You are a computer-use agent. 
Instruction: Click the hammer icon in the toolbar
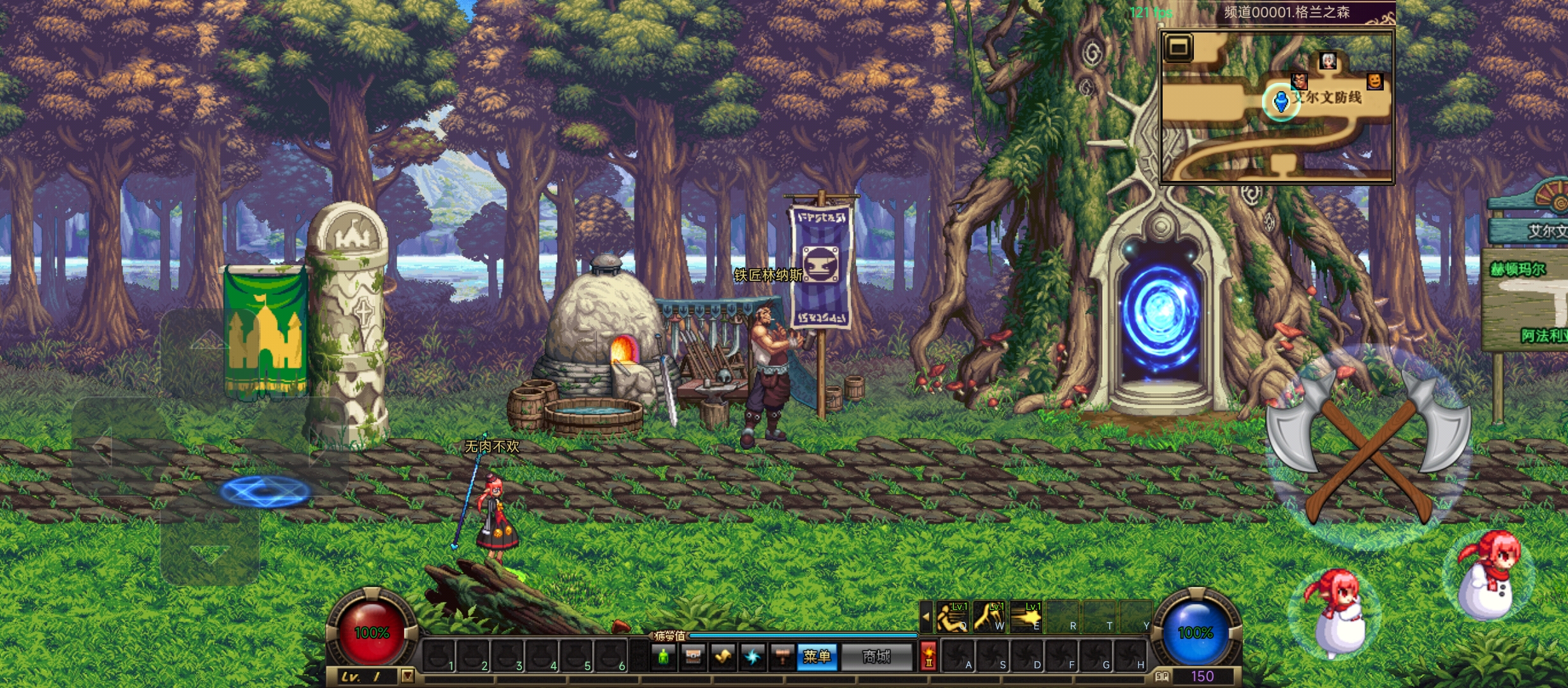(782, 657)
